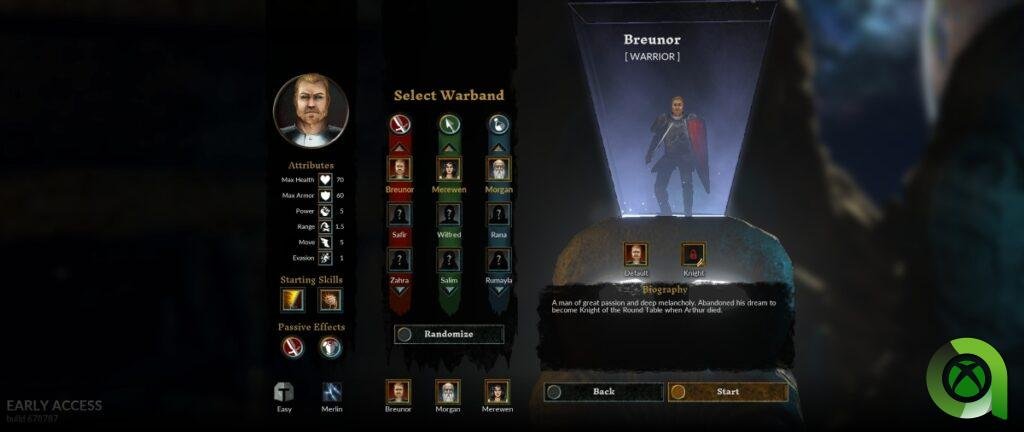View the shield passive effect icon

tap(330, 348)
